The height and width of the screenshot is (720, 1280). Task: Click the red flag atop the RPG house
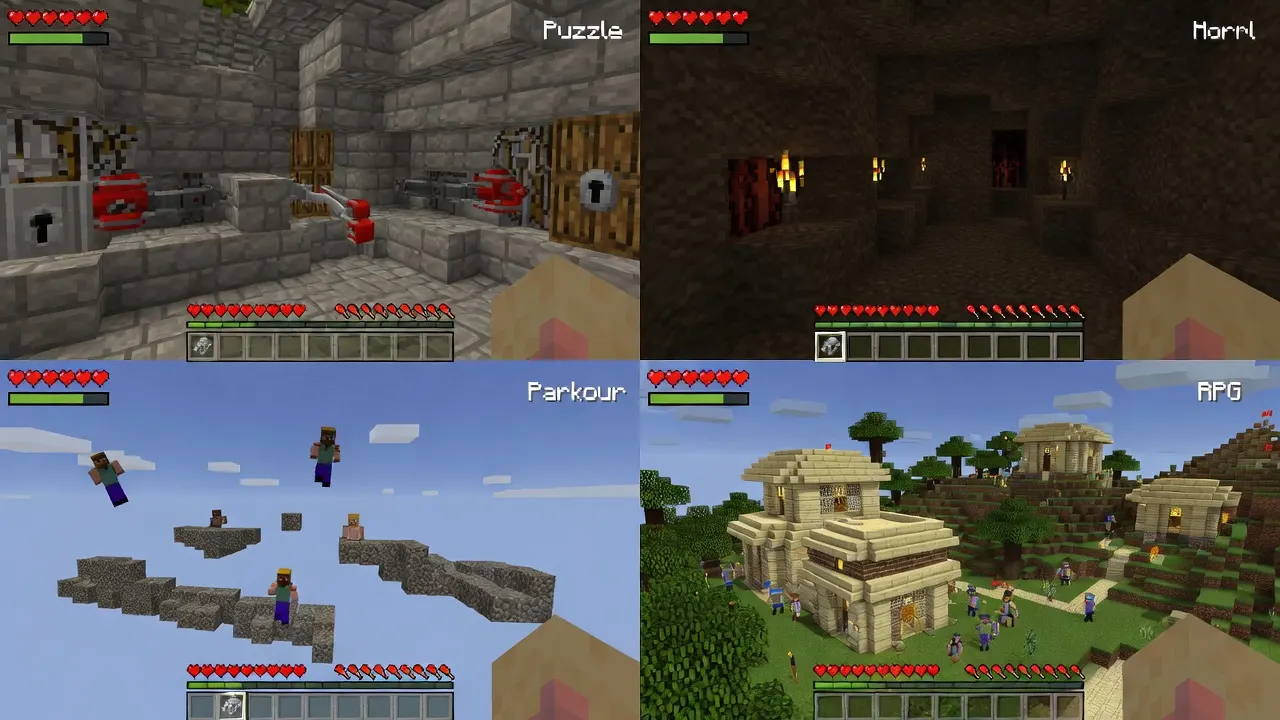pyautogui.click(x=828, y=447)
